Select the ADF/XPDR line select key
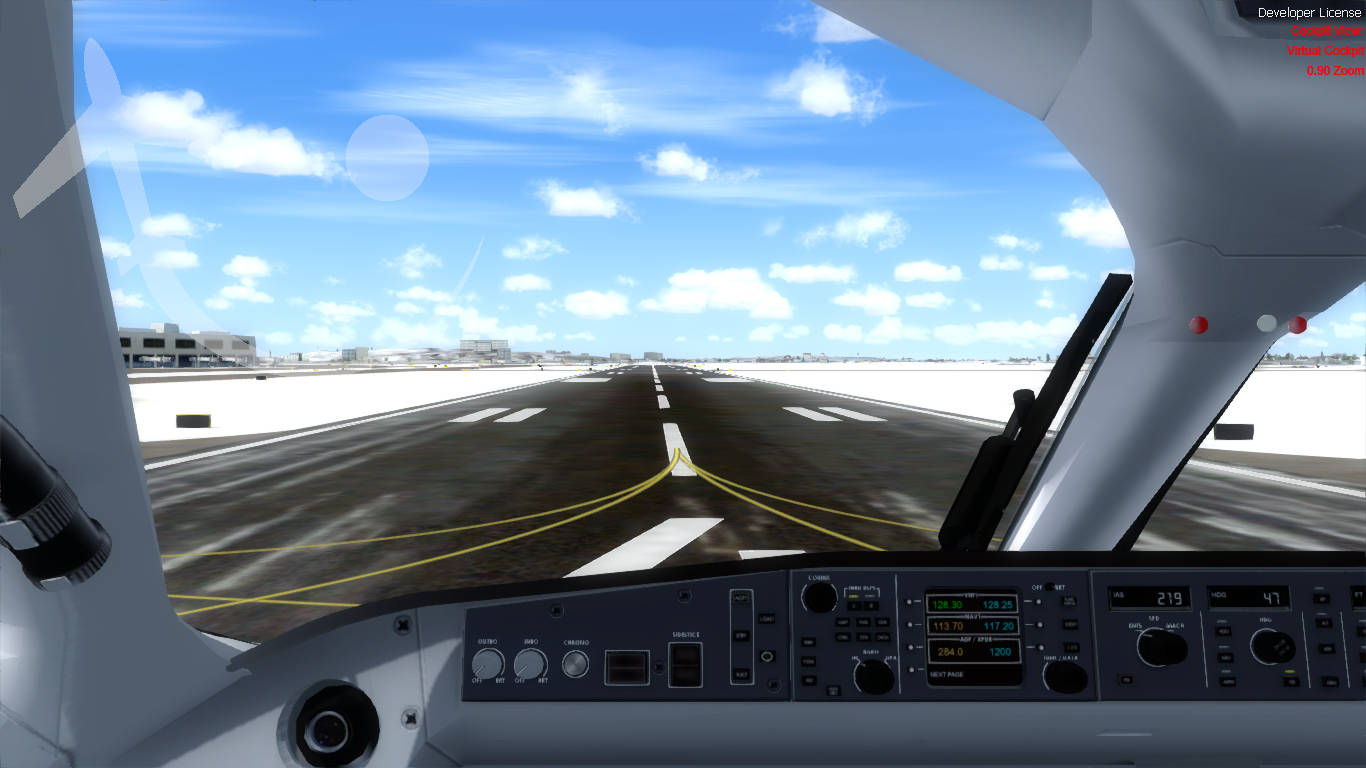This screenshot has height=768, width=1366. pos(912,647)
